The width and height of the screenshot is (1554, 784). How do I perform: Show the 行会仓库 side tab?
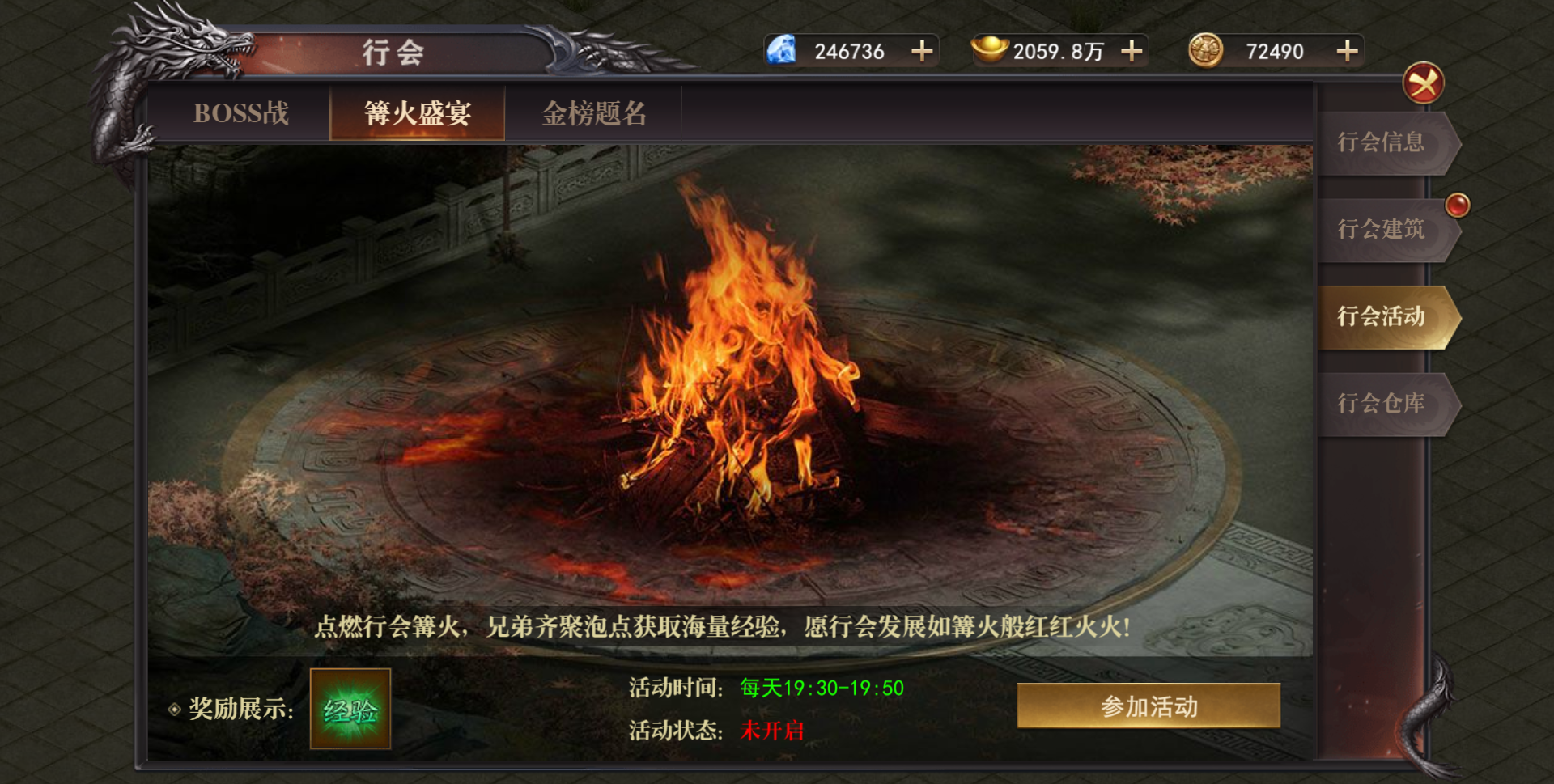click(x=1382, y=403)
